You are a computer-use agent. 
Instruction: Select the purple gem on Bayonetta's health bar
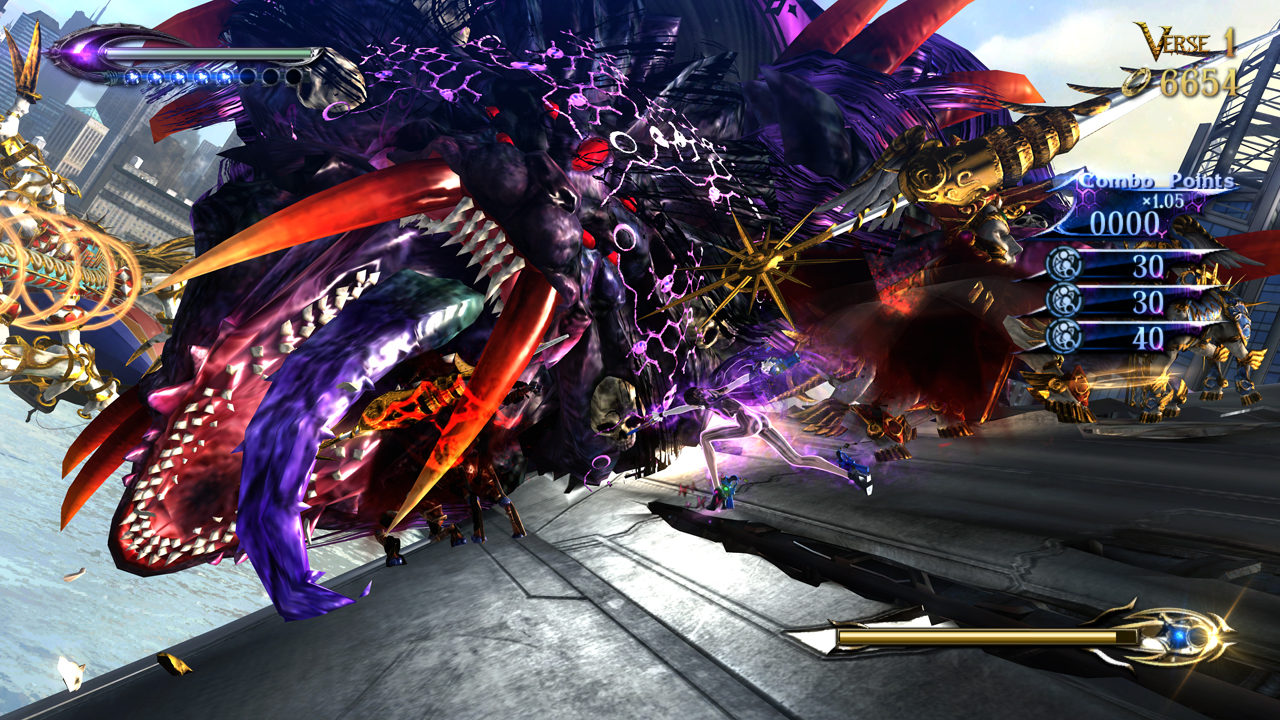(x=82, y=52)
